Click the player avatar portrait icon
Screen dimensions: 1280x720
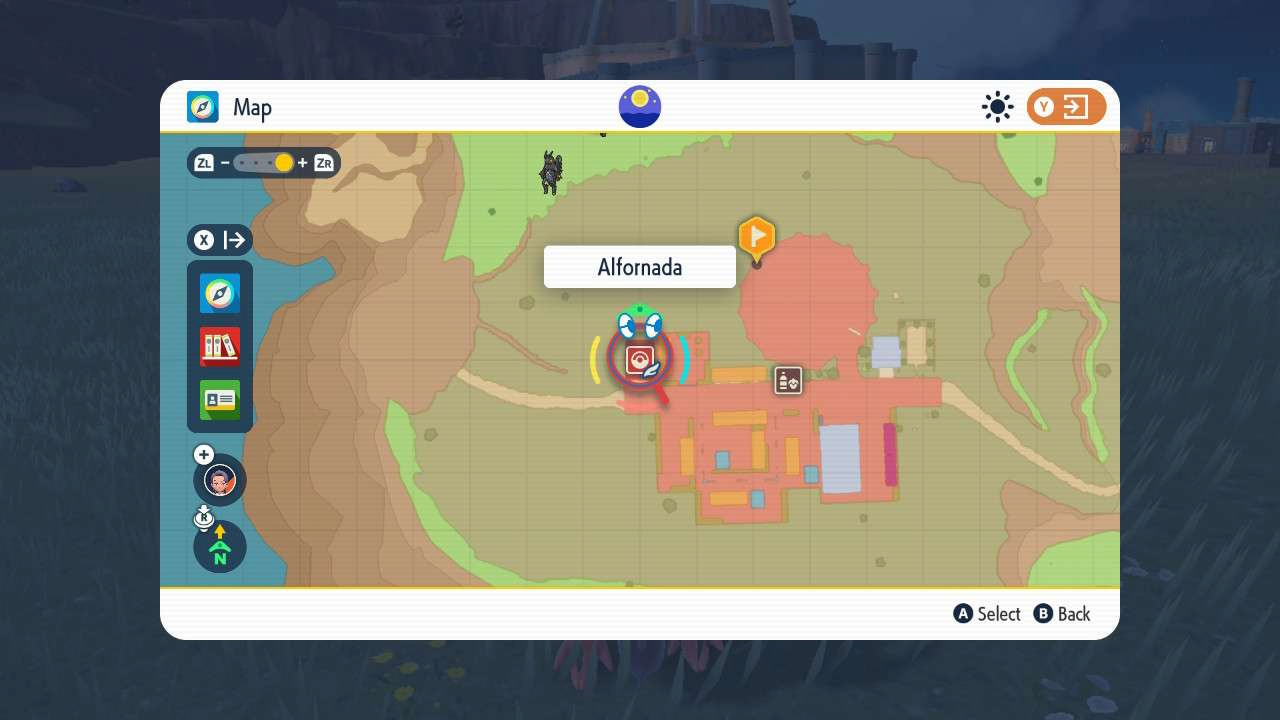[219, 480]
